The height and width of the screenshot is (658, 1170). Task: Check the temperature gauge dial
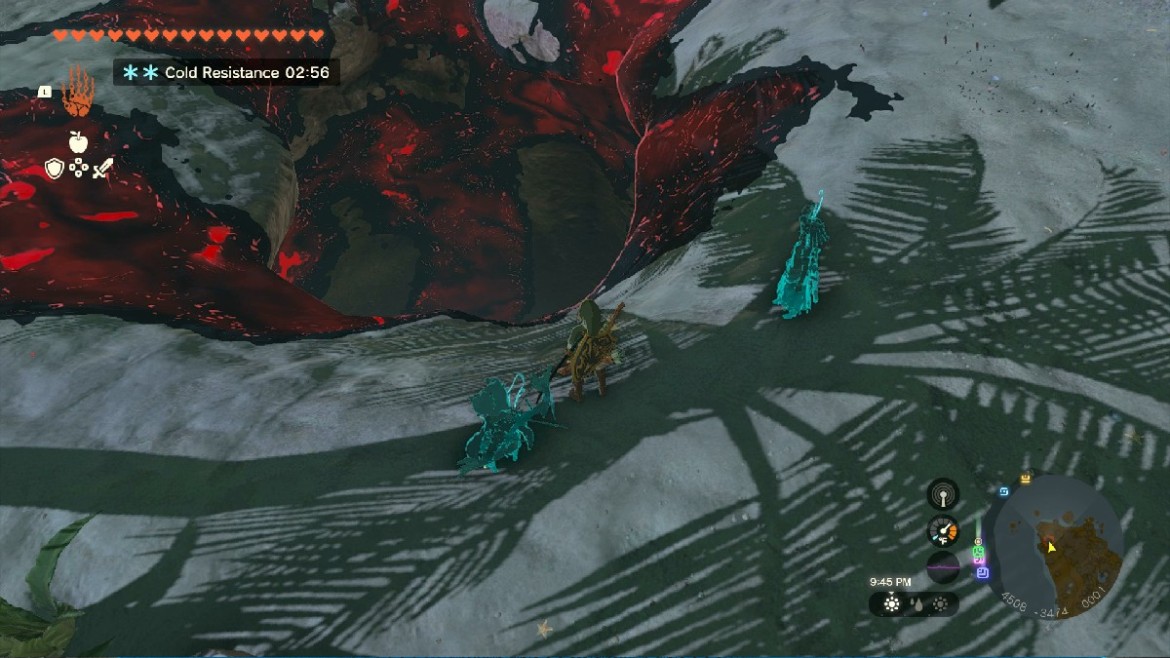tap(943, 531)
